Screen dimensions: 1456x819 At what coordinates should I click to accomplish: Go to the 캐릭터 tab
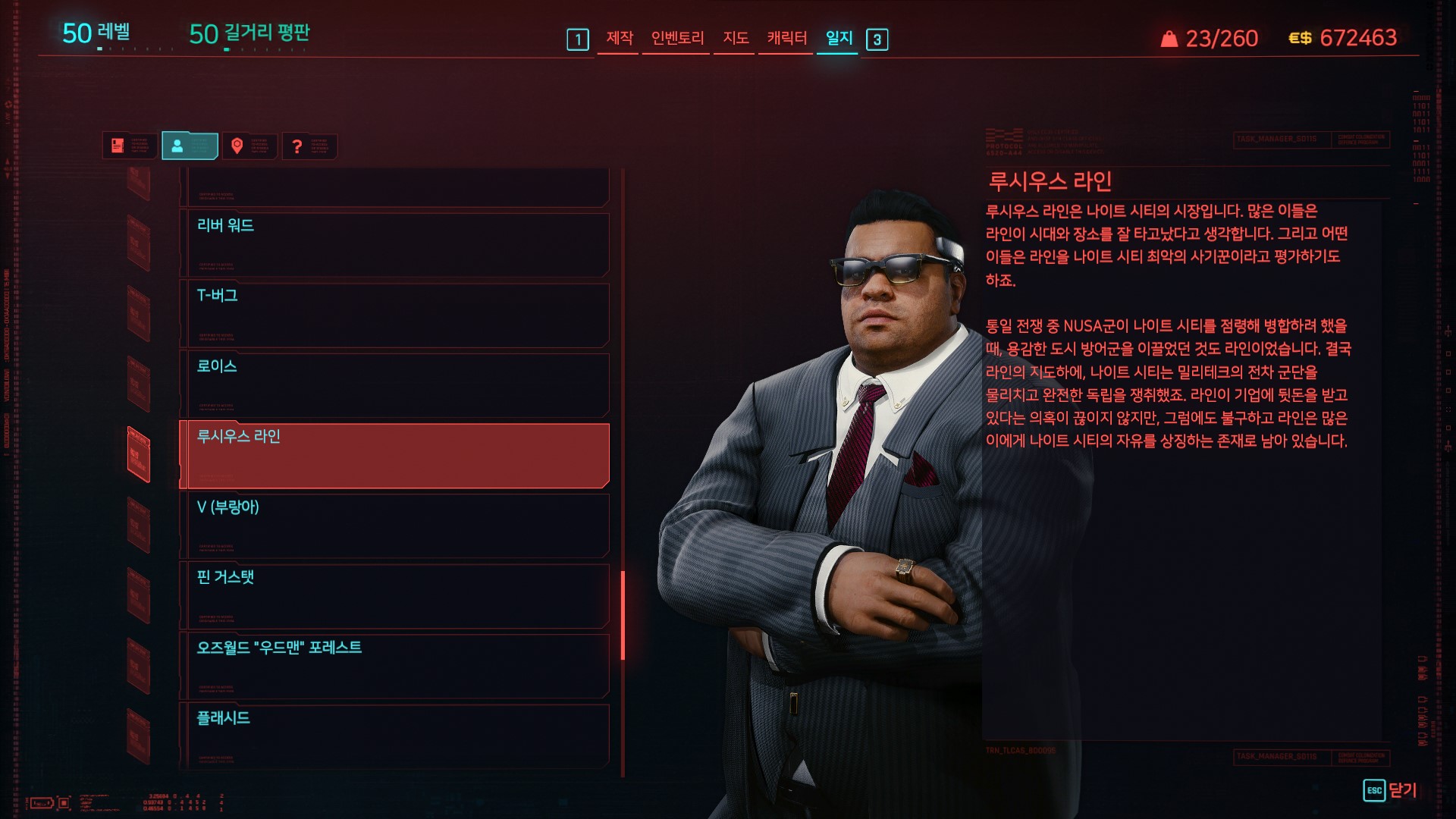pos(786,38)
